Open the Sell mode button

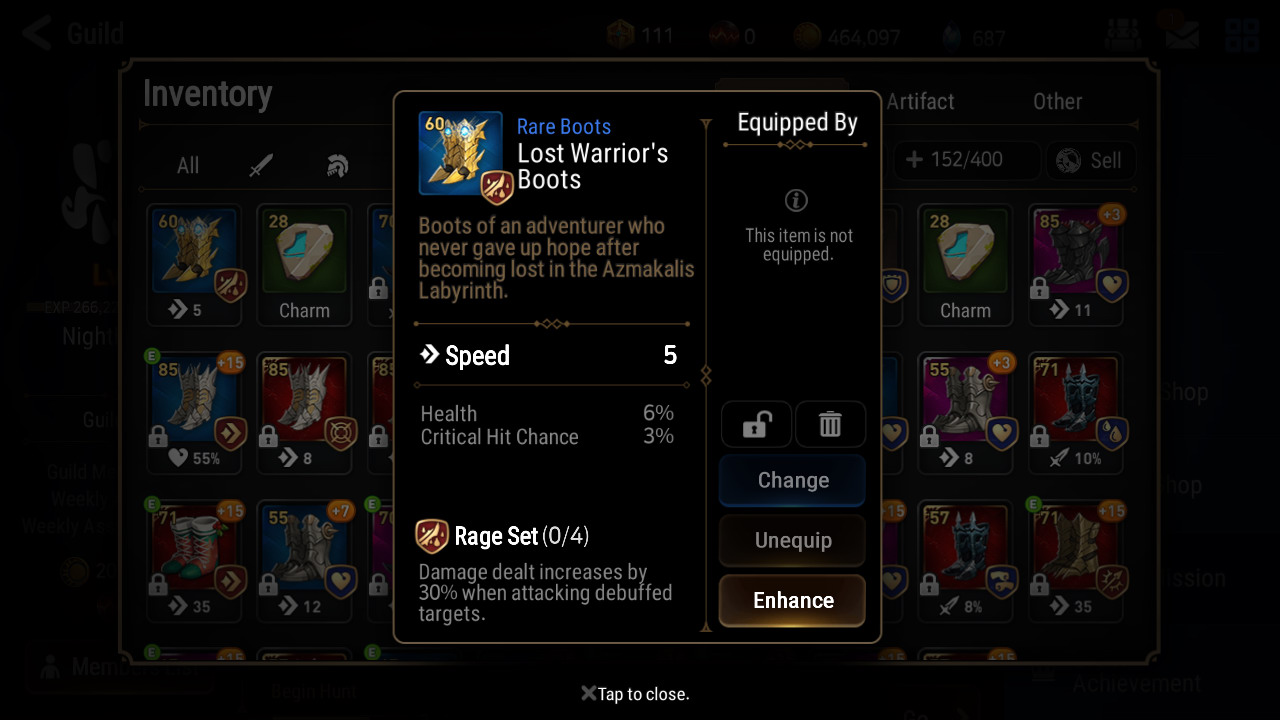(1089, 160)
